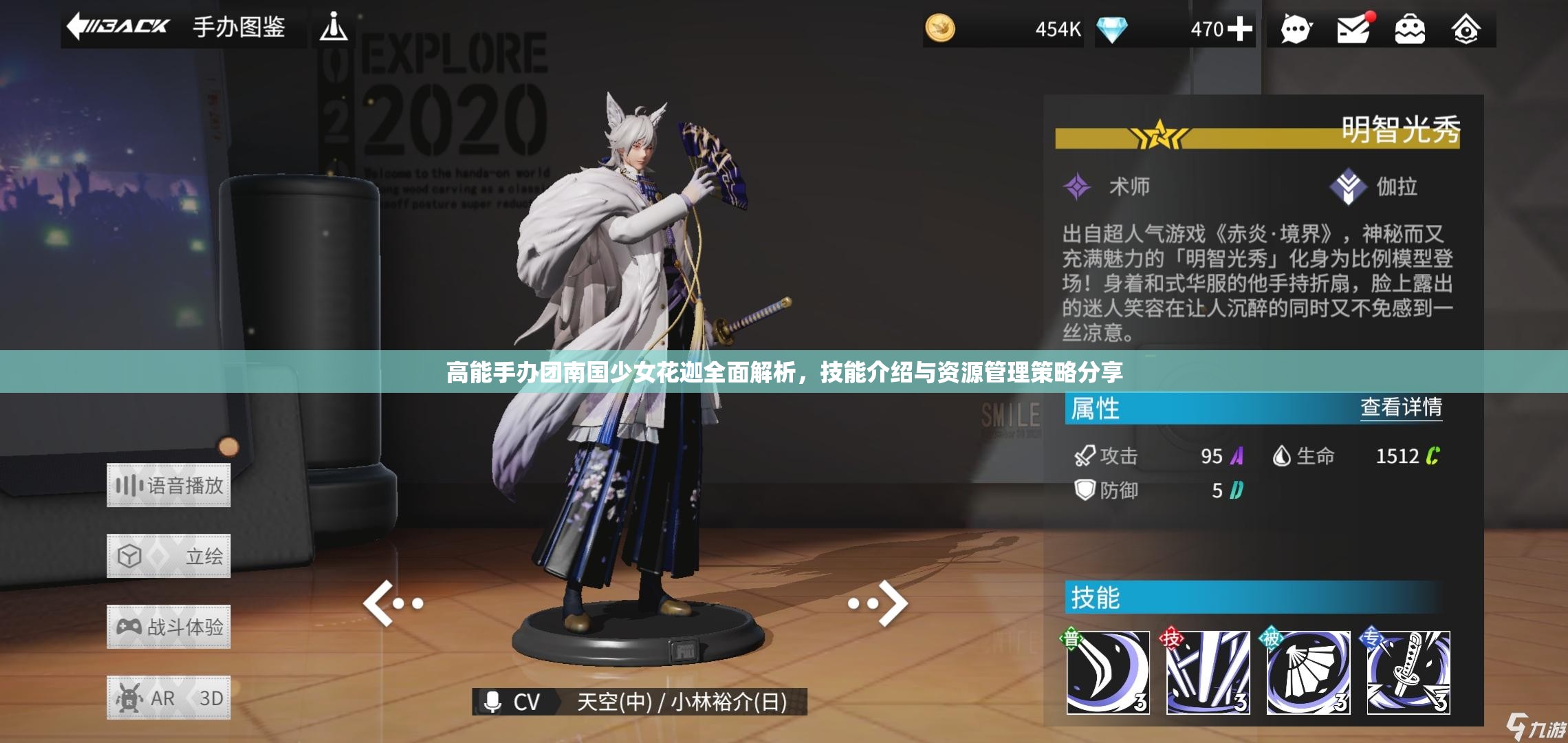Screen dimensions: 1568x743
Task: Select the 普 basic attack skill icon
Action: (x=1107, y=672)
